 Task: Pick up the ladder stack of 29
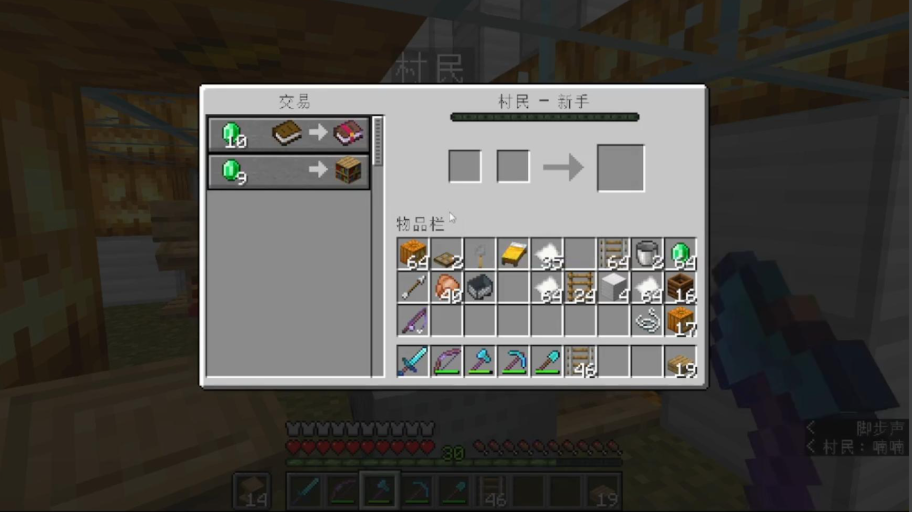(x=580, y=288)
